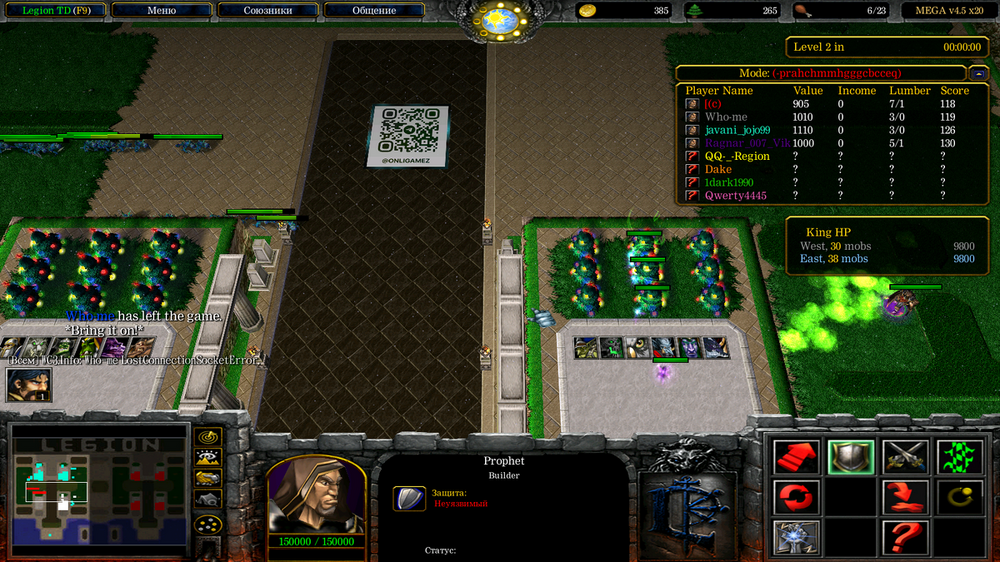Collapse the multiboard with the arrow button
1000x562 pixels.
point(977,73)
